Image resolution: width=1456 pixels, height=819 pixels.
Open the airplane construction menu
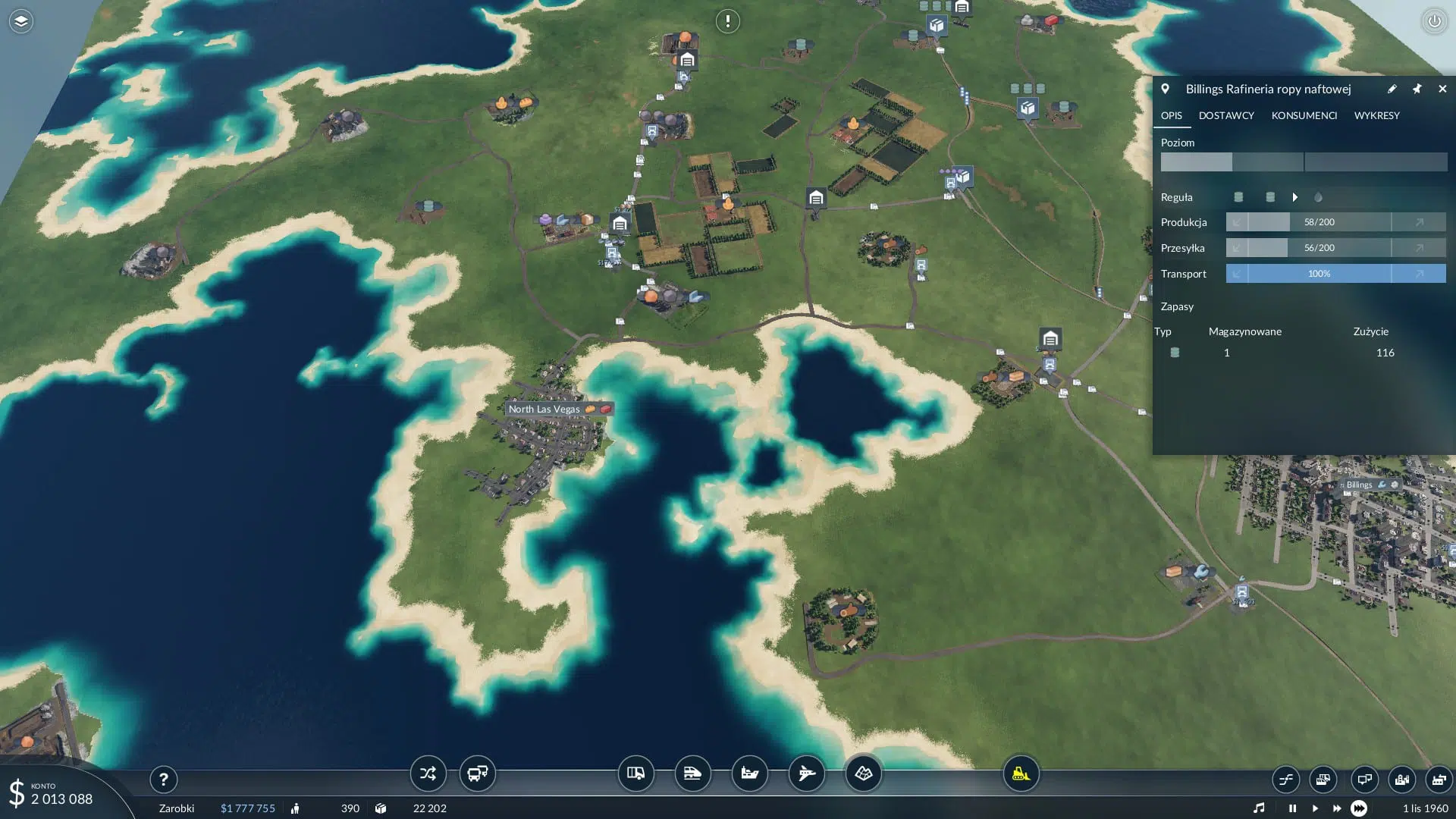(806, 773)
